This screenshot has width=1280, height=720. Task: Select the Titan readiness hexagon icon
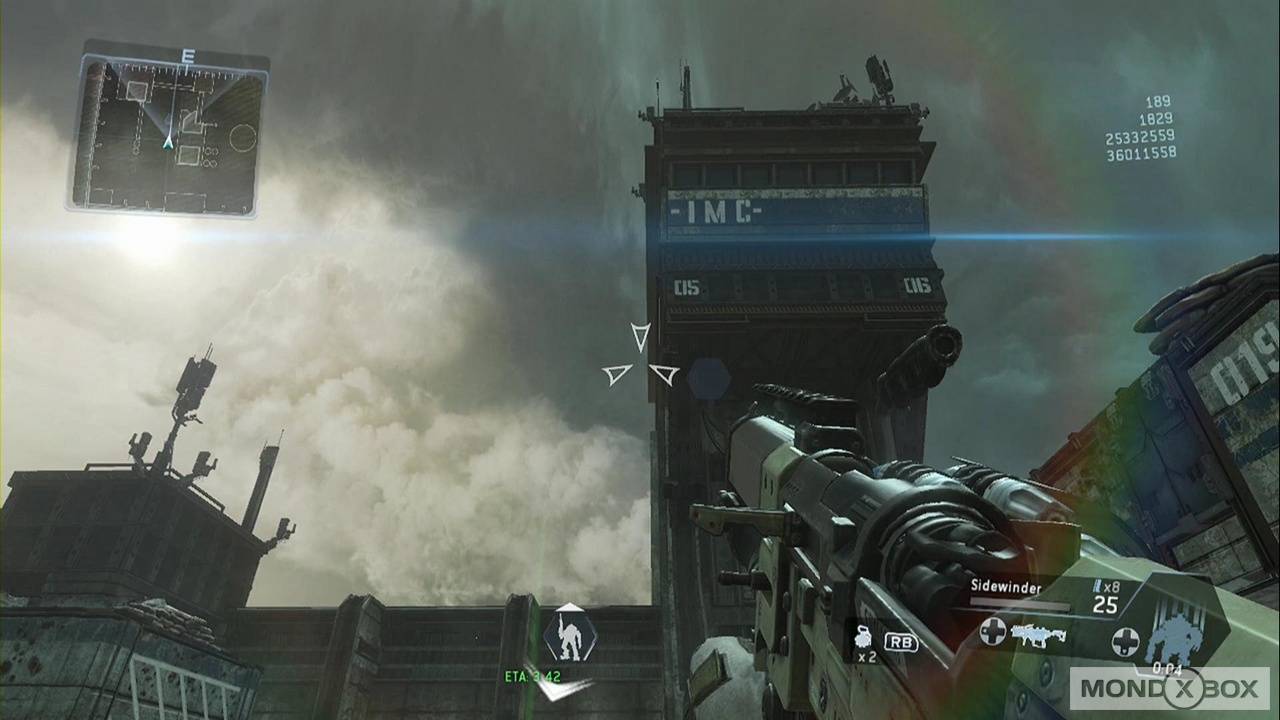tap(568, 637)
